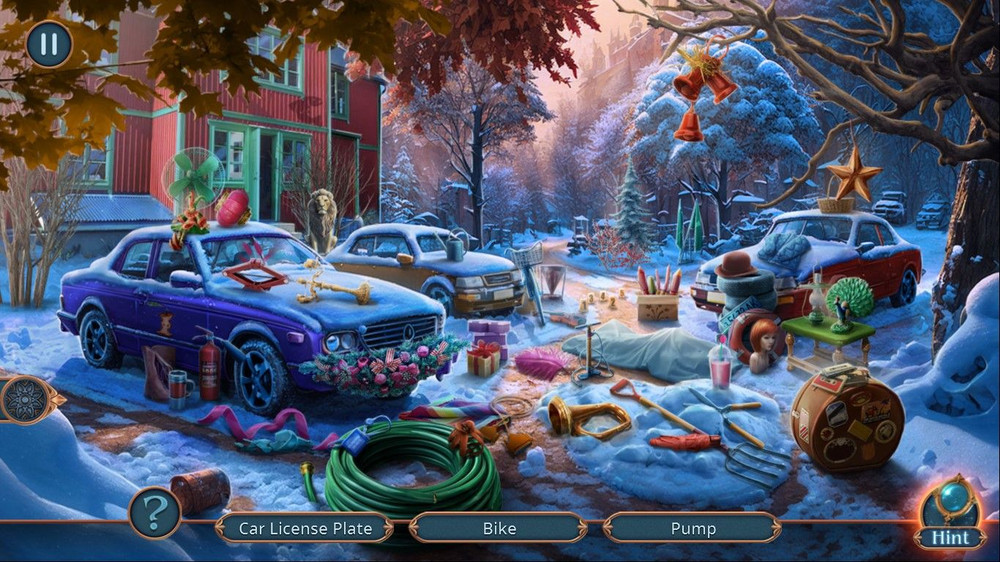Select the Bike item in the list

click(x=498, y=528)
